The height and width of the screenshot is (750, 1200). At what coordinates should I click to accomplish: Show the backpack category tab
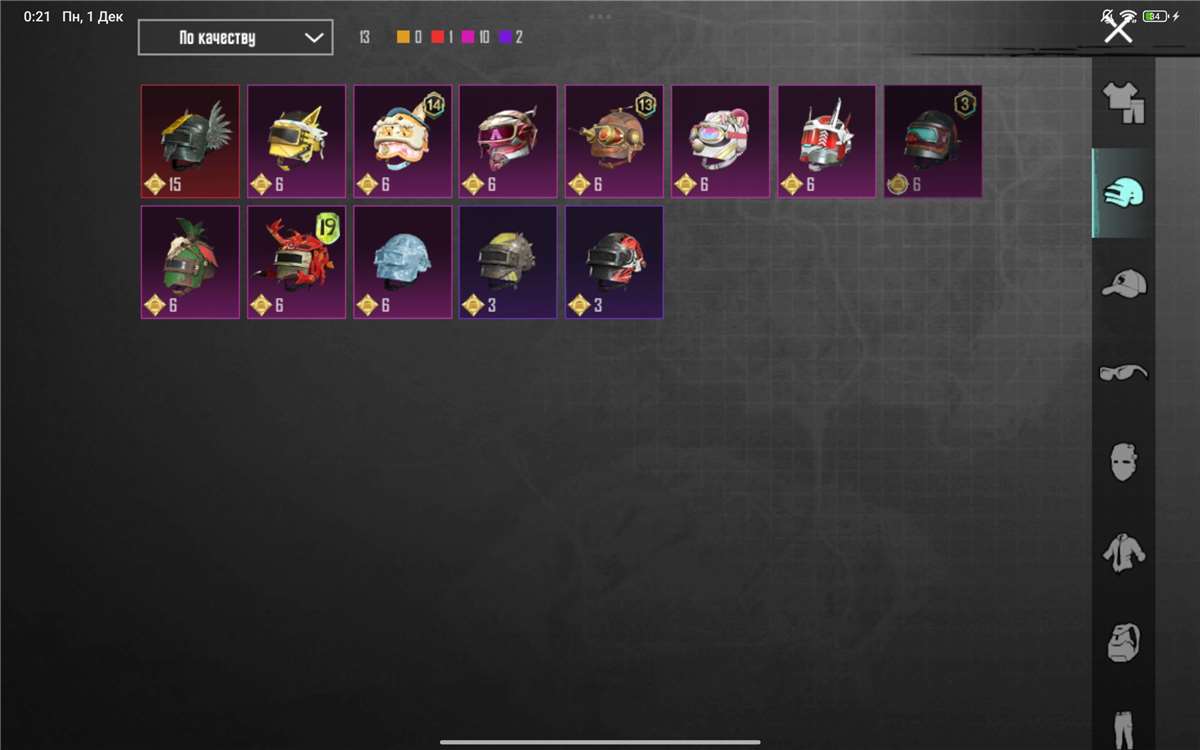pos(1123,641)
